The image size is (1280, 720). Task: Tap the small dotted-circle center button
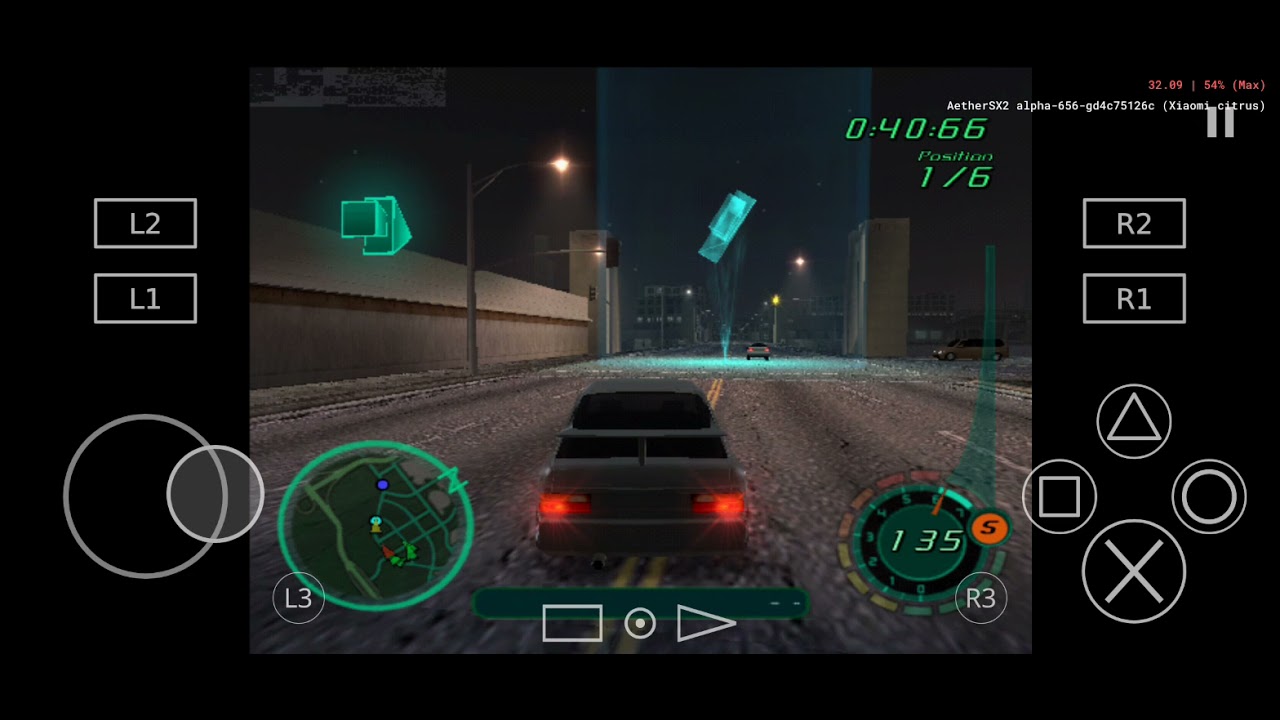click(640, 624)
